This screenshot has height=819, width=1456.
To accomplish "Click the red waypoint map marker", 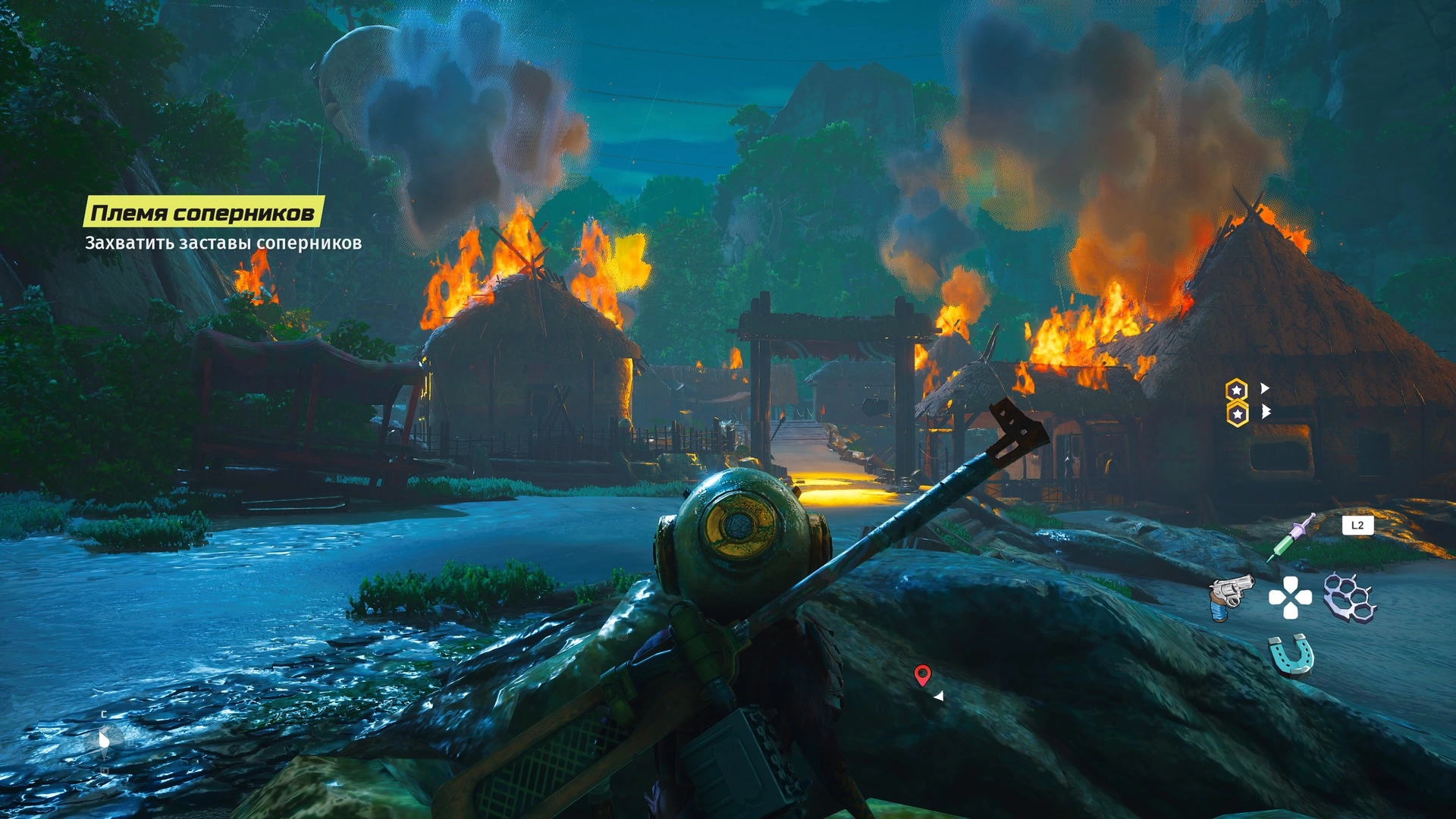I will [x=922, y=674].
